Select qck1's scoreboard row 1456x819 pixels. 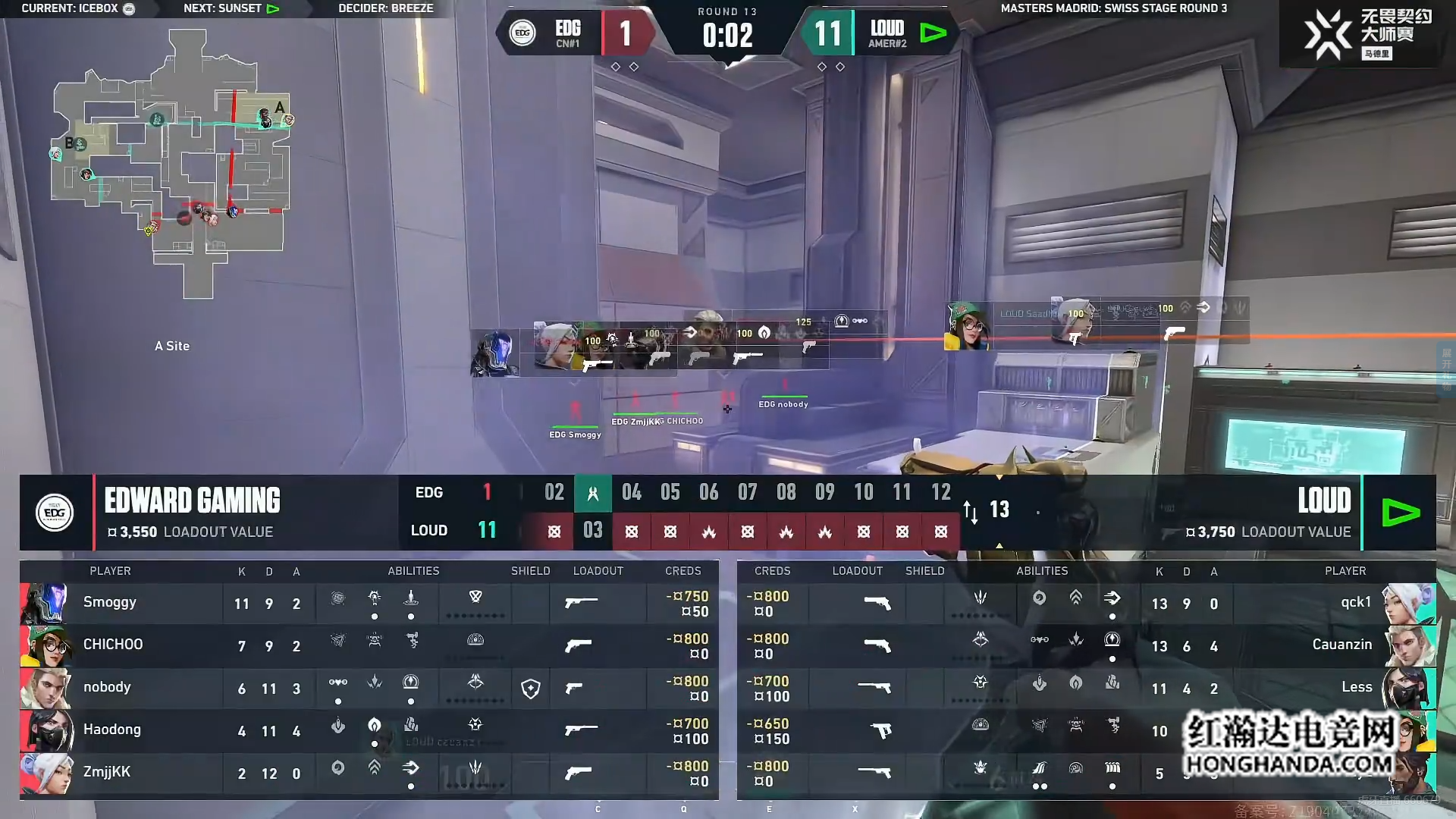pos(1086,604)
